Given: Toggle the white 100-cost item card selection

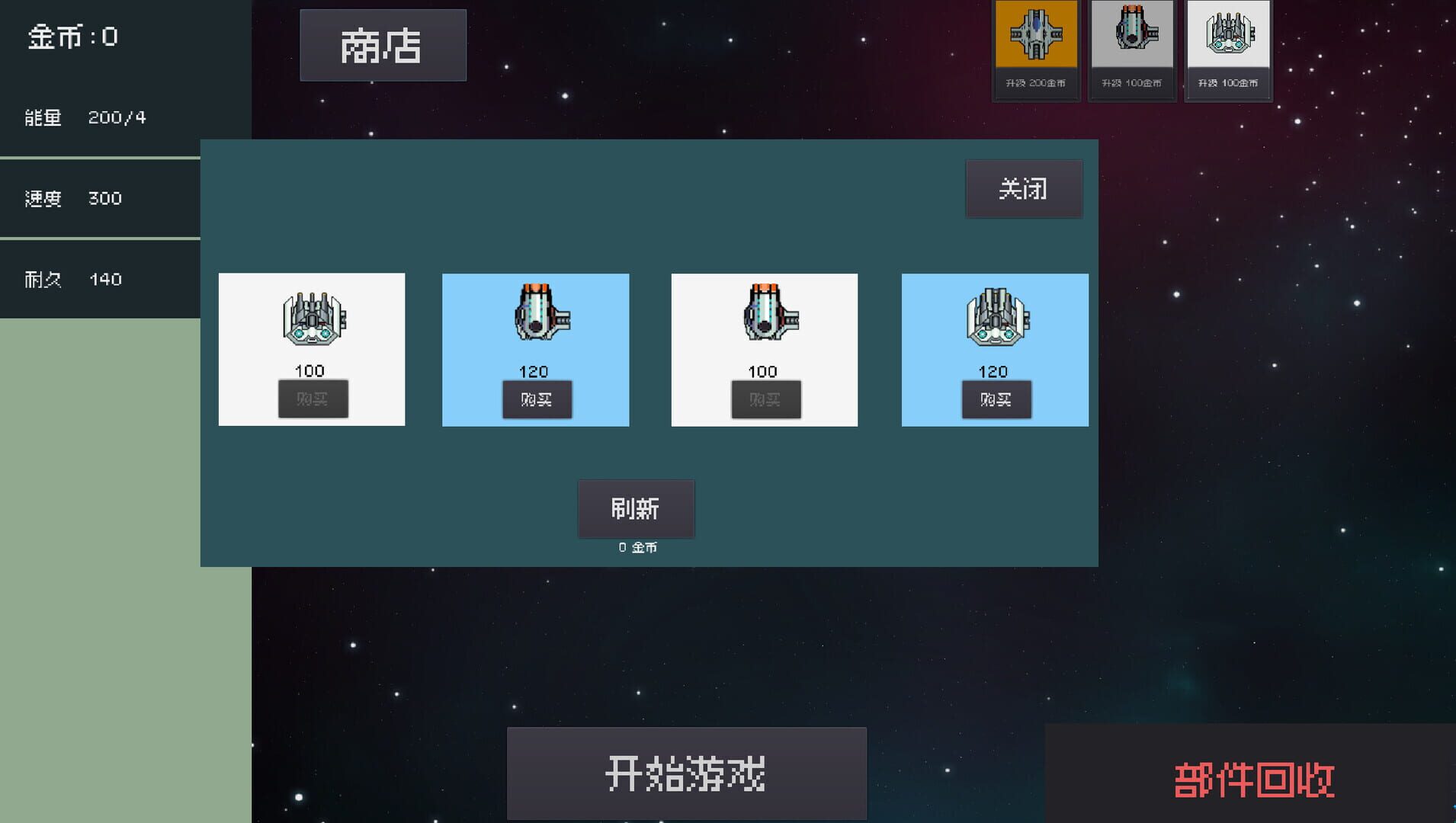Looking at the screenshot, I should point(312,350).
